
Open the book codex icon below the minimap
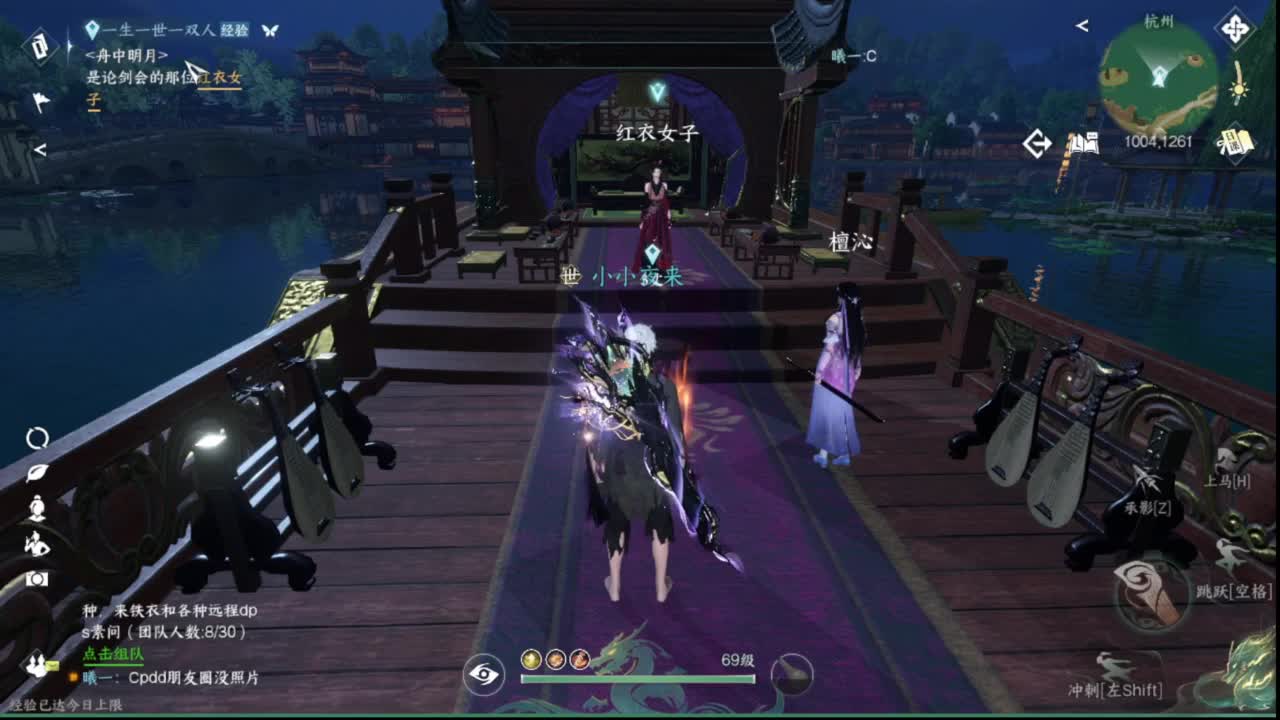coord(1084,141)
